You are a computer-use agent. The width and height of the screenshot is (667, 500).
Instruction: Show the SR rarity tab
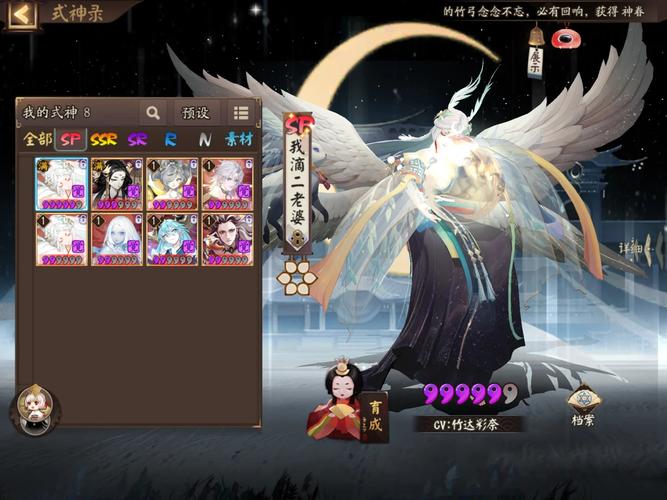[138, 140]
